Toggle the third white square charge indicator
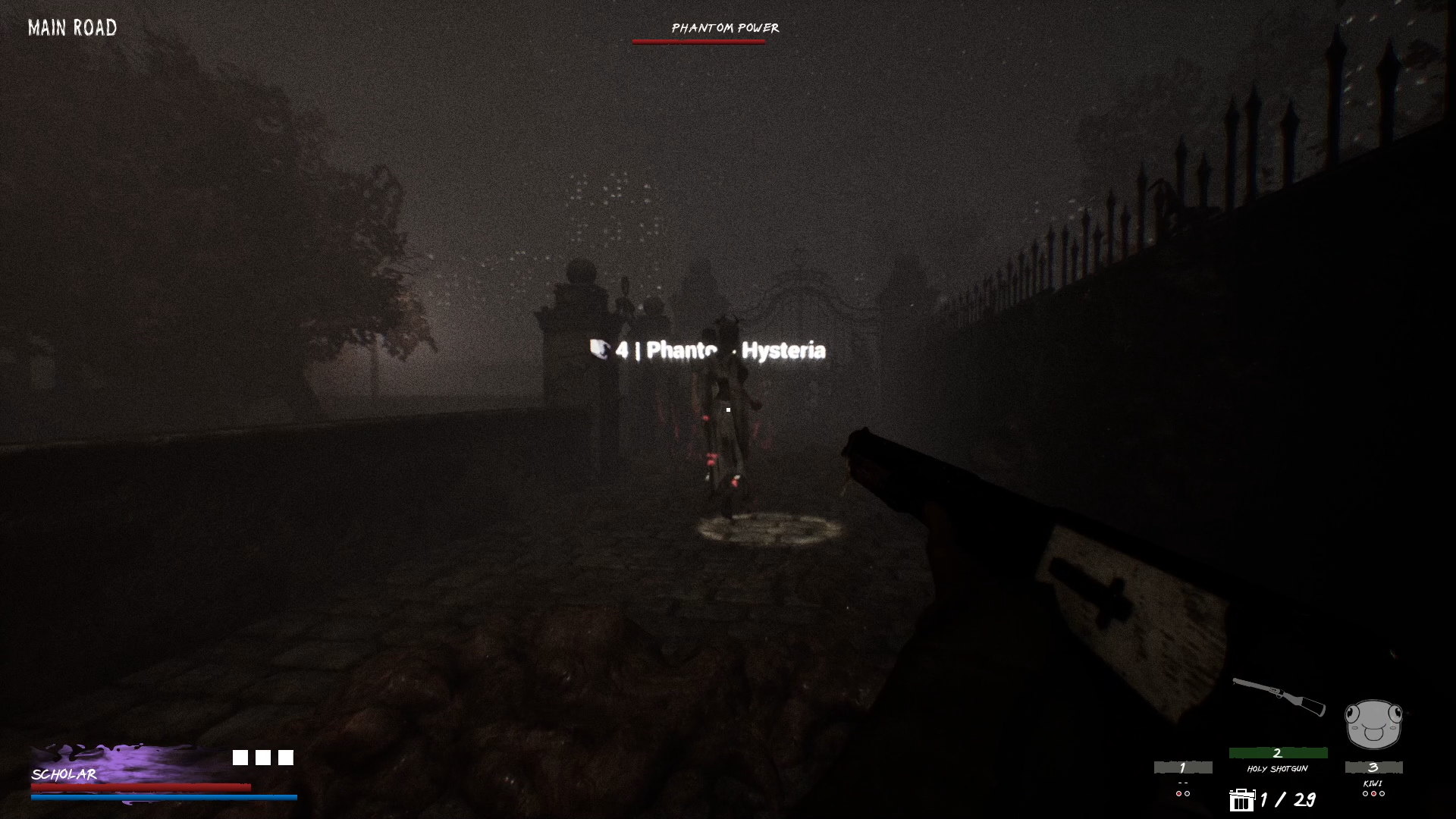 pos(286,757)
